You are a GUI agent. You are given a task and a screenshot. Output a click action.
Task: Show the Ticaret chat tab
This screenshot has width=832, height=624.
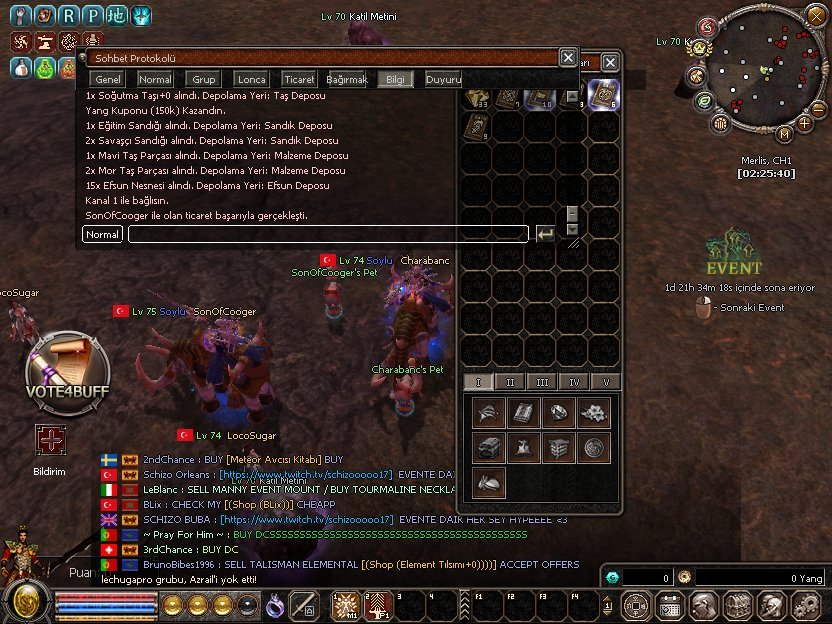coord(299,79)
